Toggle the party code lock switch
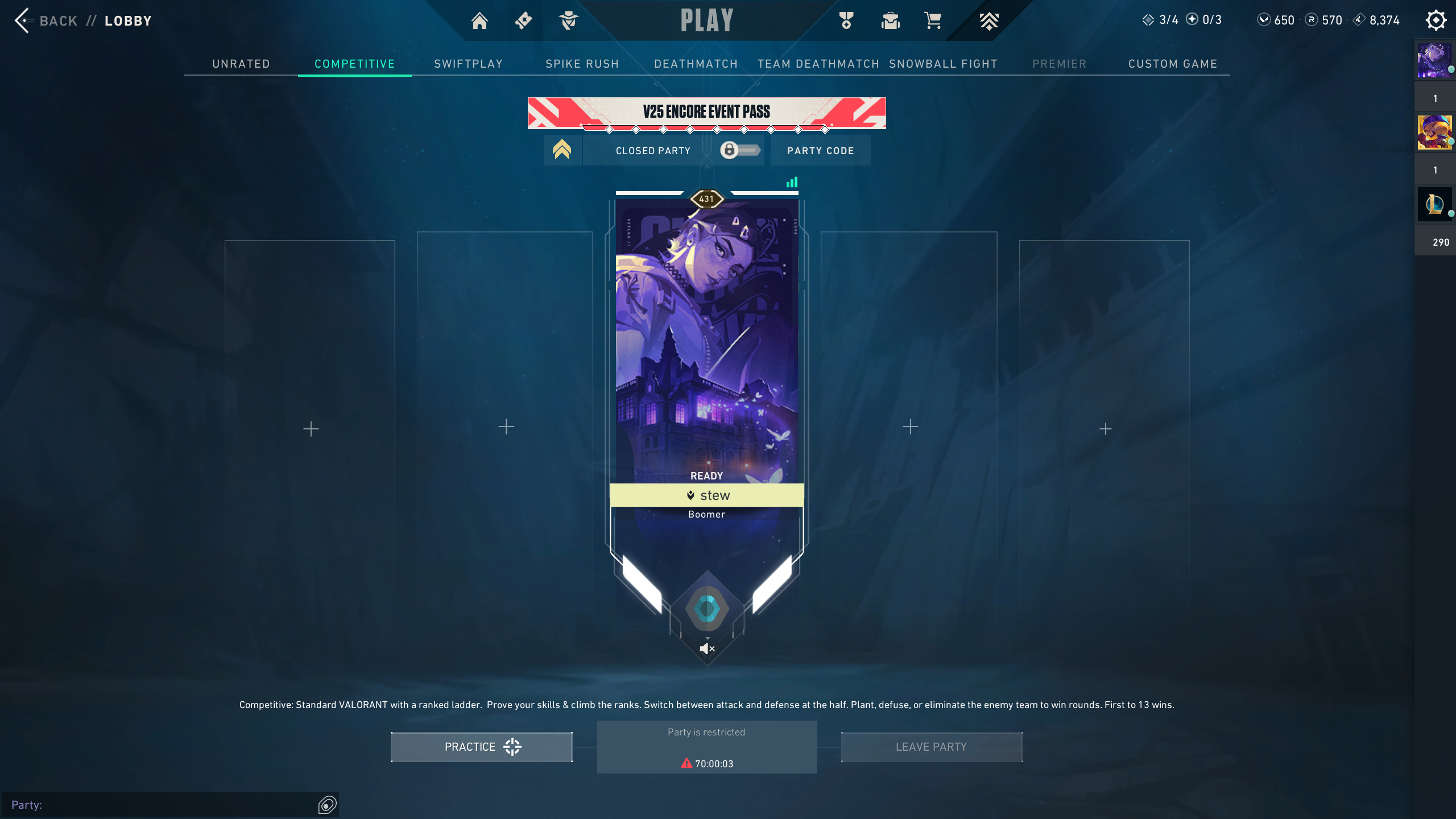This screenshot has width=1456, height=819. click(739, 150)
